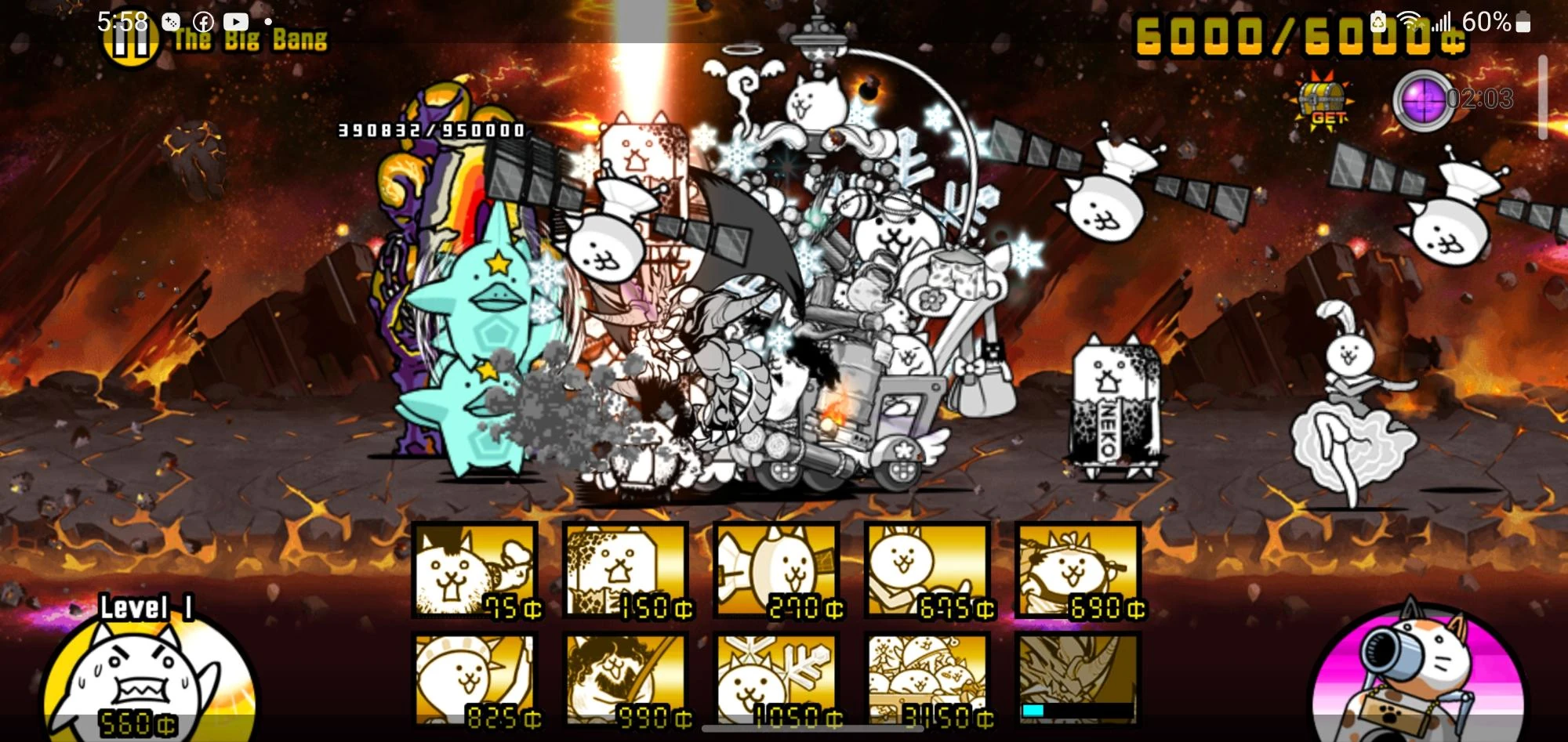Open Facebook from the status bar
The height and width of the screenshot is (742, 1568).
point(205,21)
